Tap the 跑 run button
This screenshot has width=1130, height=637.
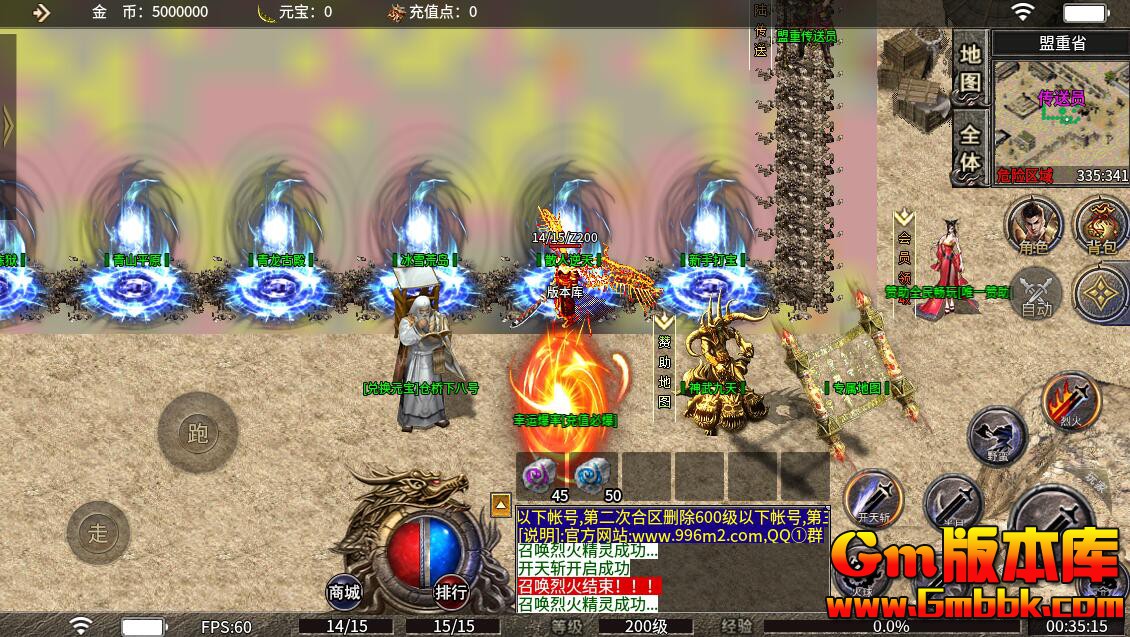click(x=197, y=433)
